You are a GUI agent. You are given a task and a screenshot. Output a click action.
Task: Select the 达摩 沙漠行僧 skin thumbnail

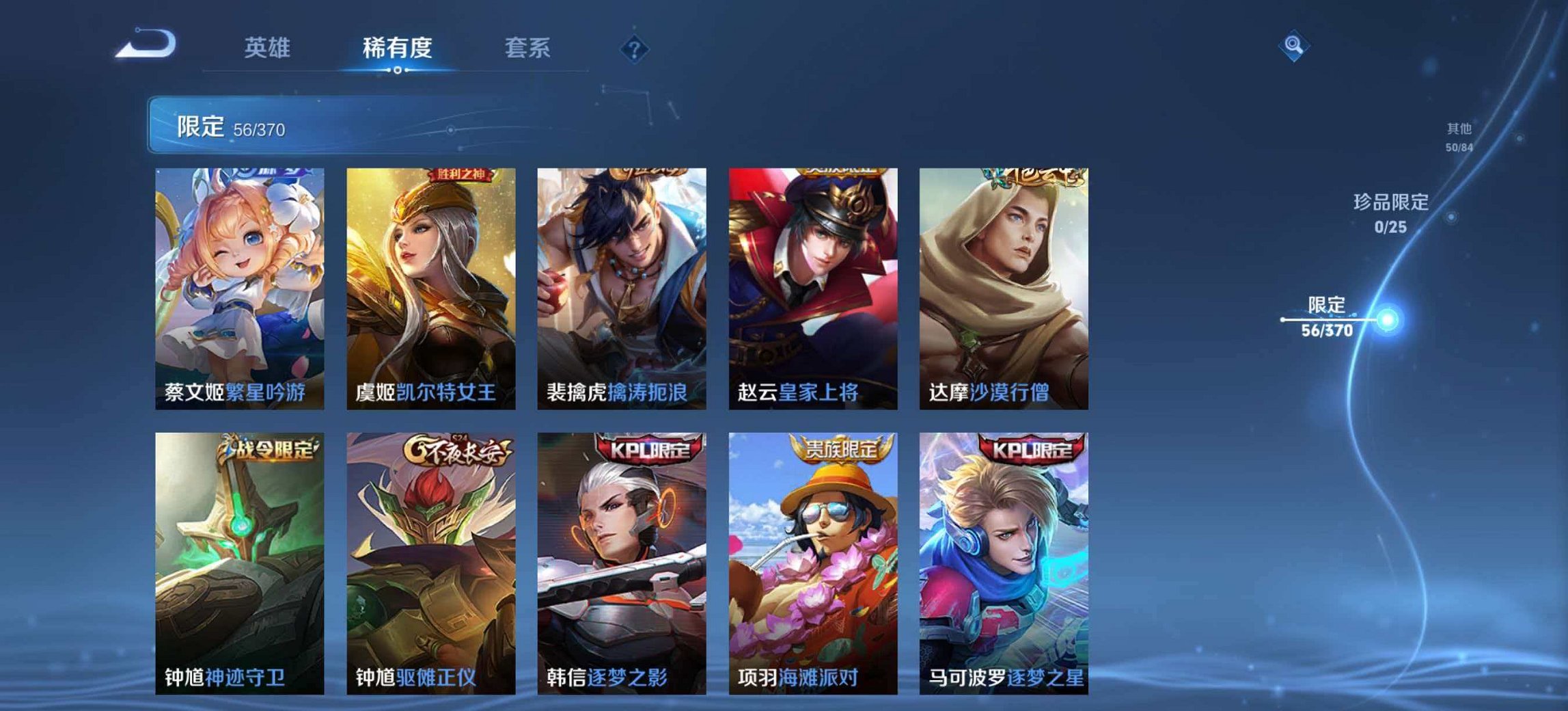(1002, 287)
